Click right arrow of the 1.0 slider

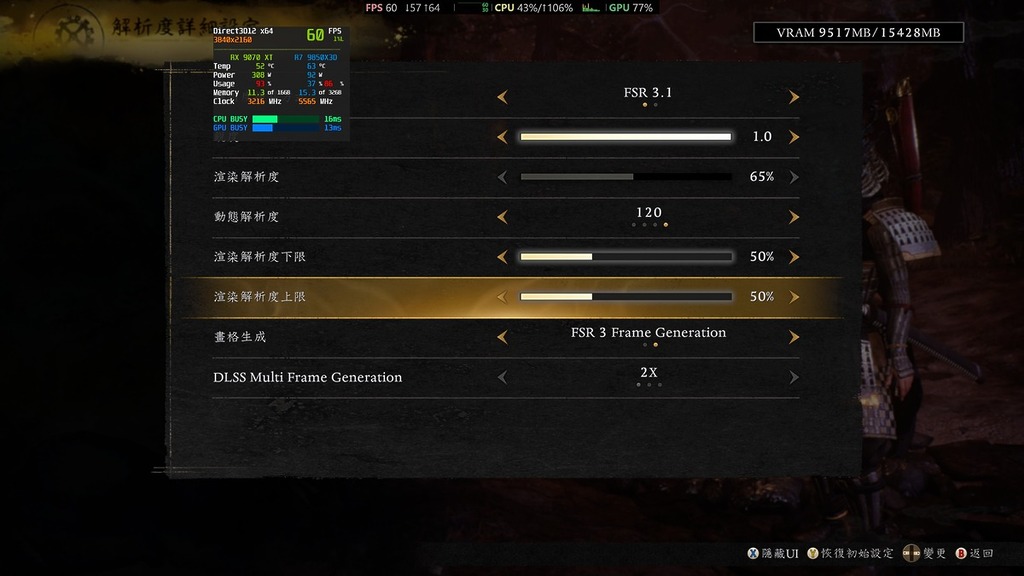794,137
